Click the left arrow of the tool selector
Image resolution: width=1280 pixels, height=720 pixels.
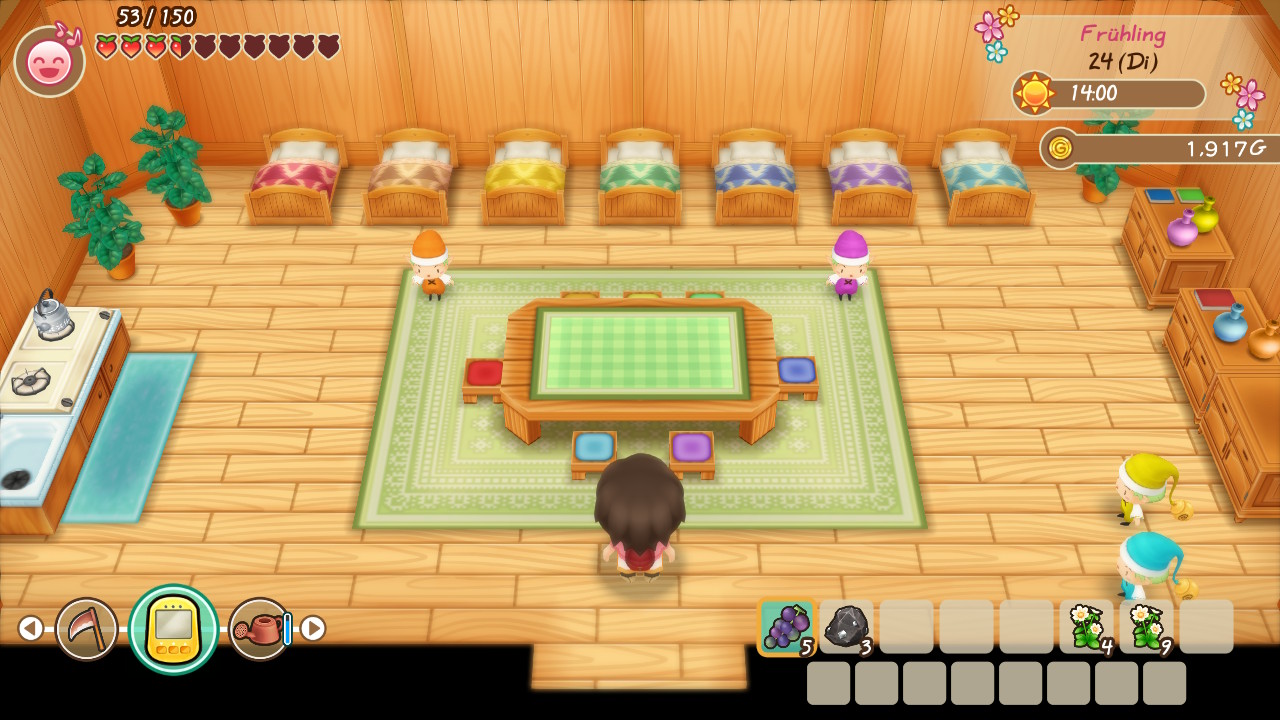pyautogui.click(x=30, y=628)
